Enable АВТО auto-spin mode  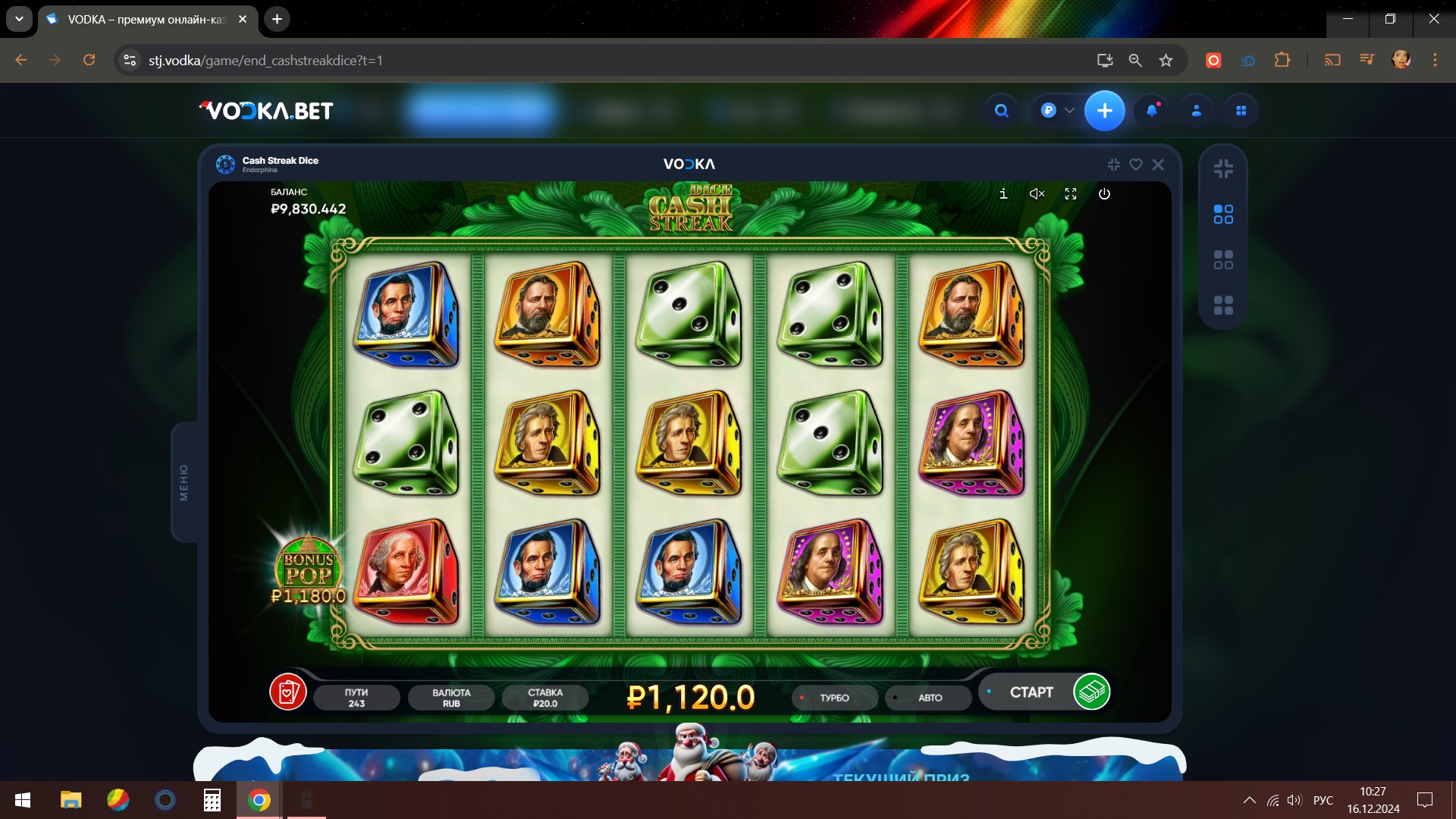point(929,698)
